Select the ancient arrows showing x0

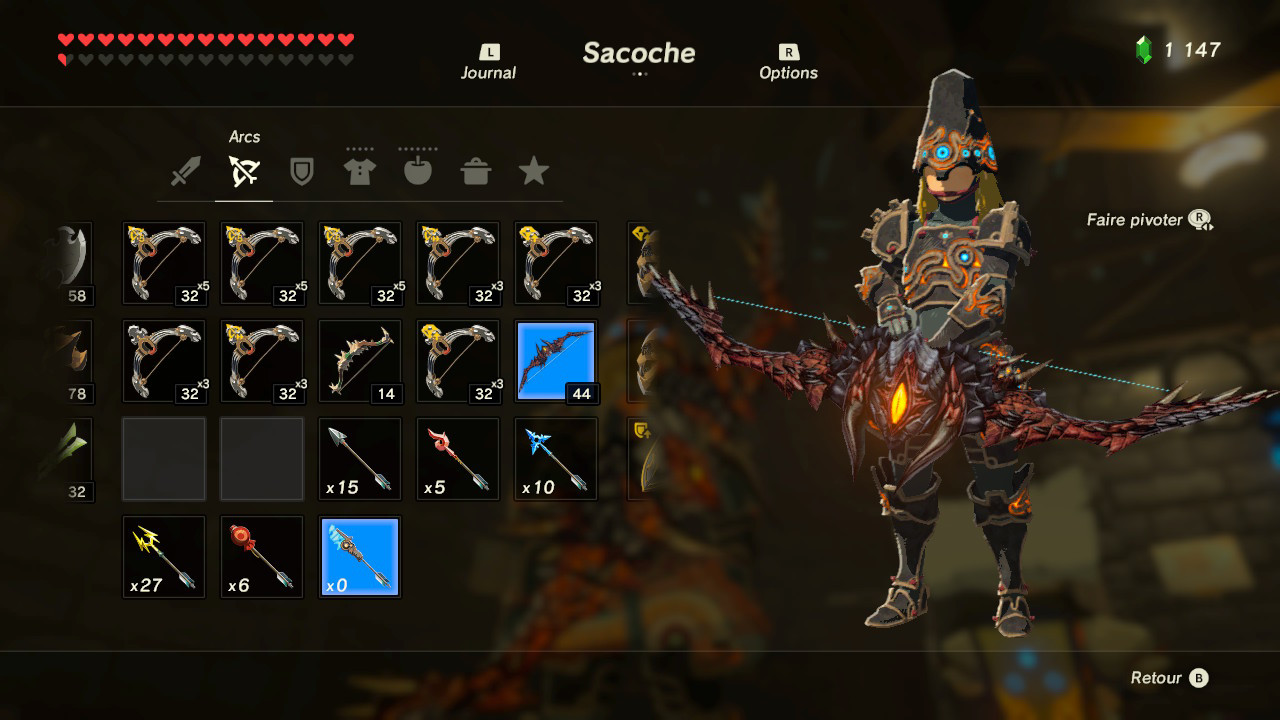click(359, 556)
